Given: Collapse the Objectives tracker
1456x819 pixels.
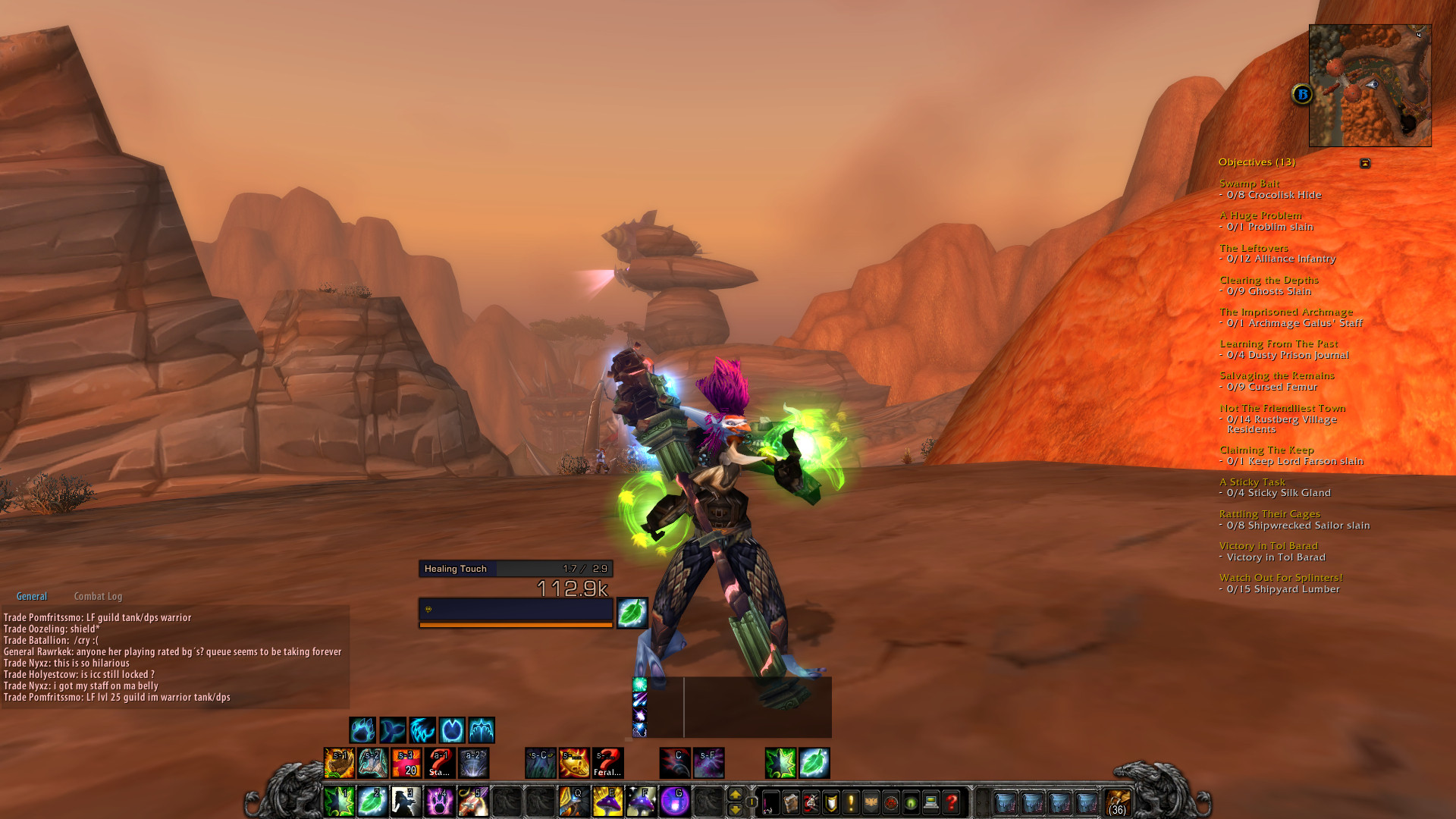Looking at the screenshot, I should [x=1365, y=163].
